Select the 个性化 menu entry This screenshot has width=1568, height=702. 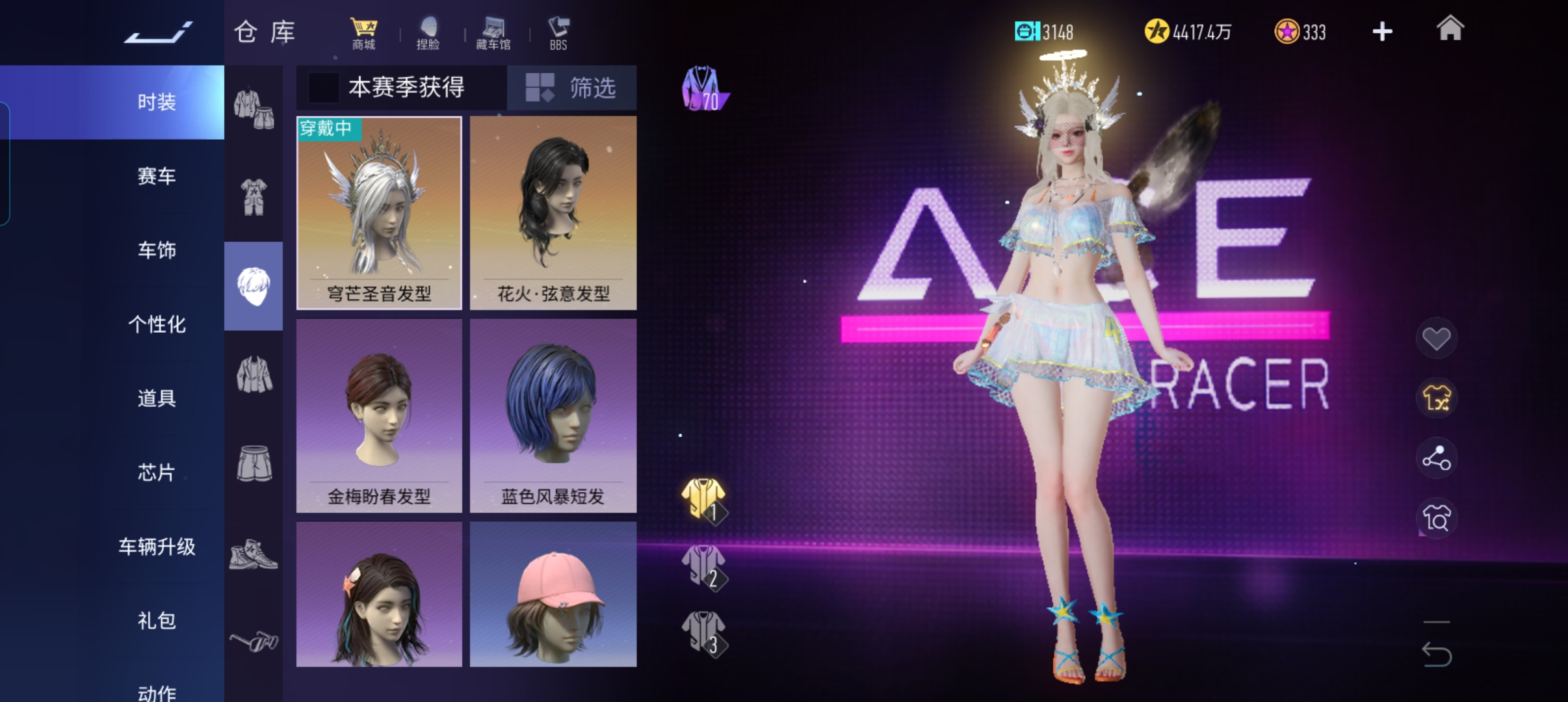tap(157, 324)
